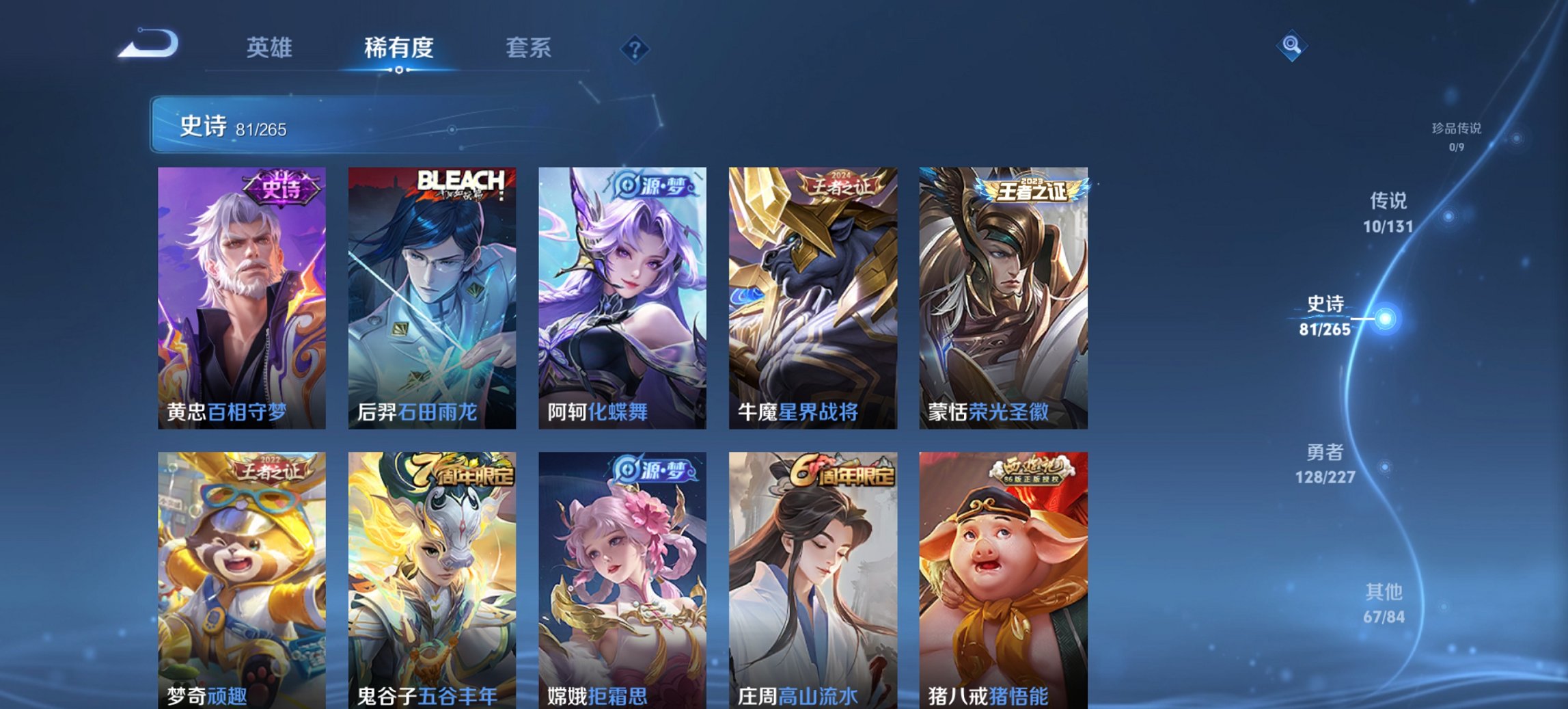
Task: Click the question mark help icon
Action: [634, 48]
